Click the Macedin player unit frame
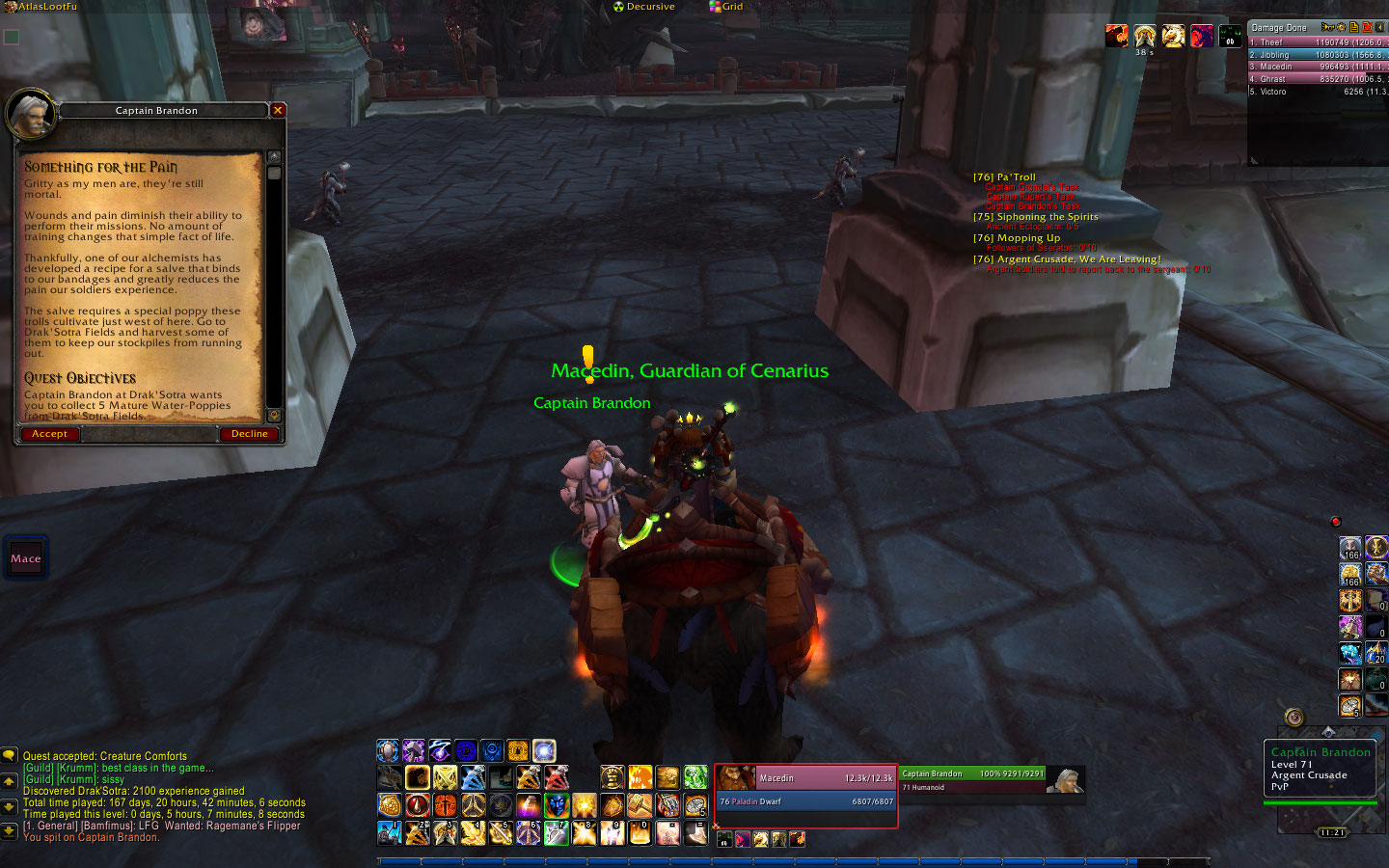 click(805, 791)
